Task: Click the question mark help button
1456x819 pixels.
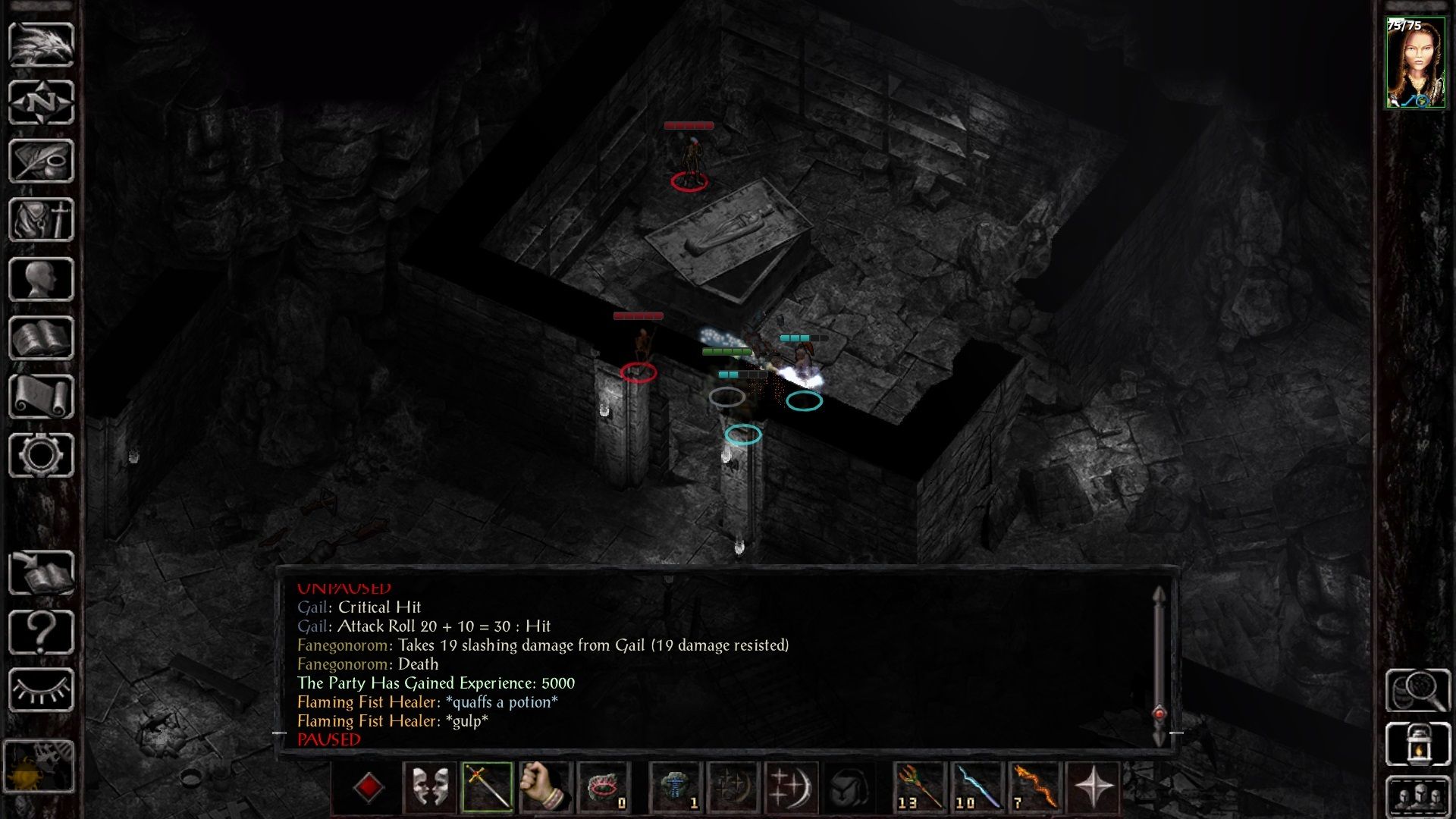Action: point(41,632)
